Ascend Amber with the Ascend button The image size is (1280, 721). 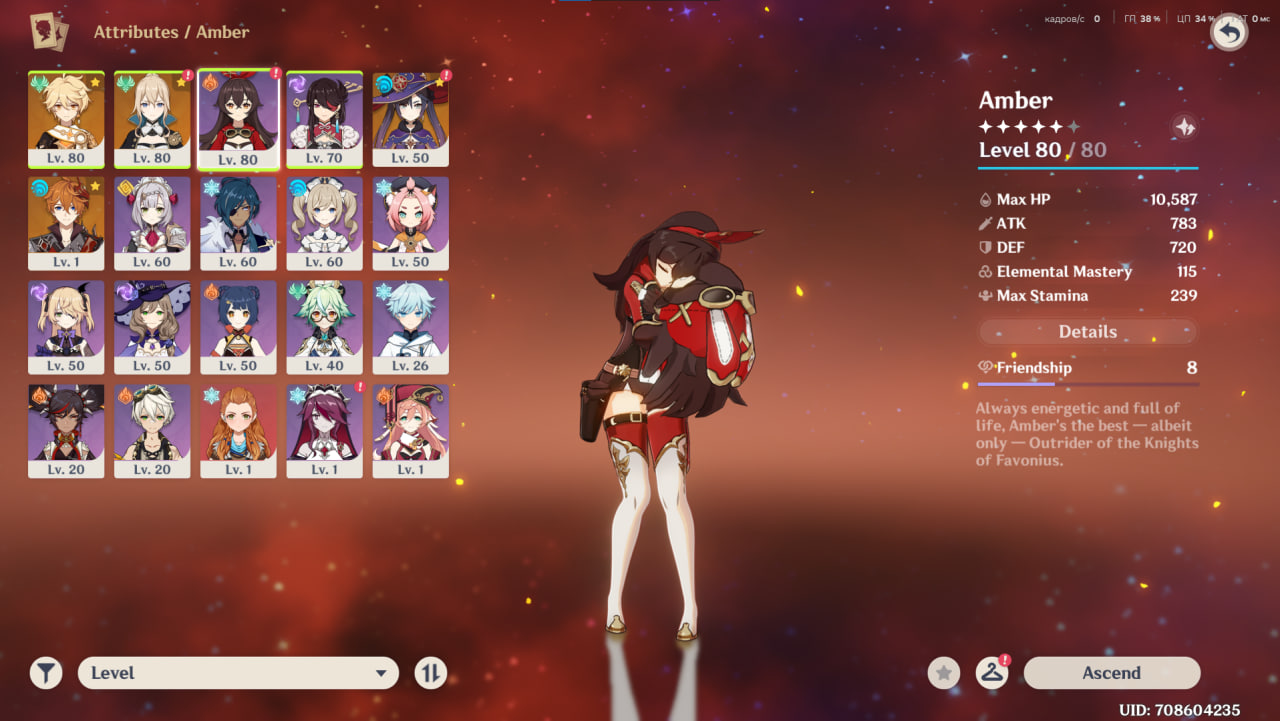click(x=1111, y=673)
